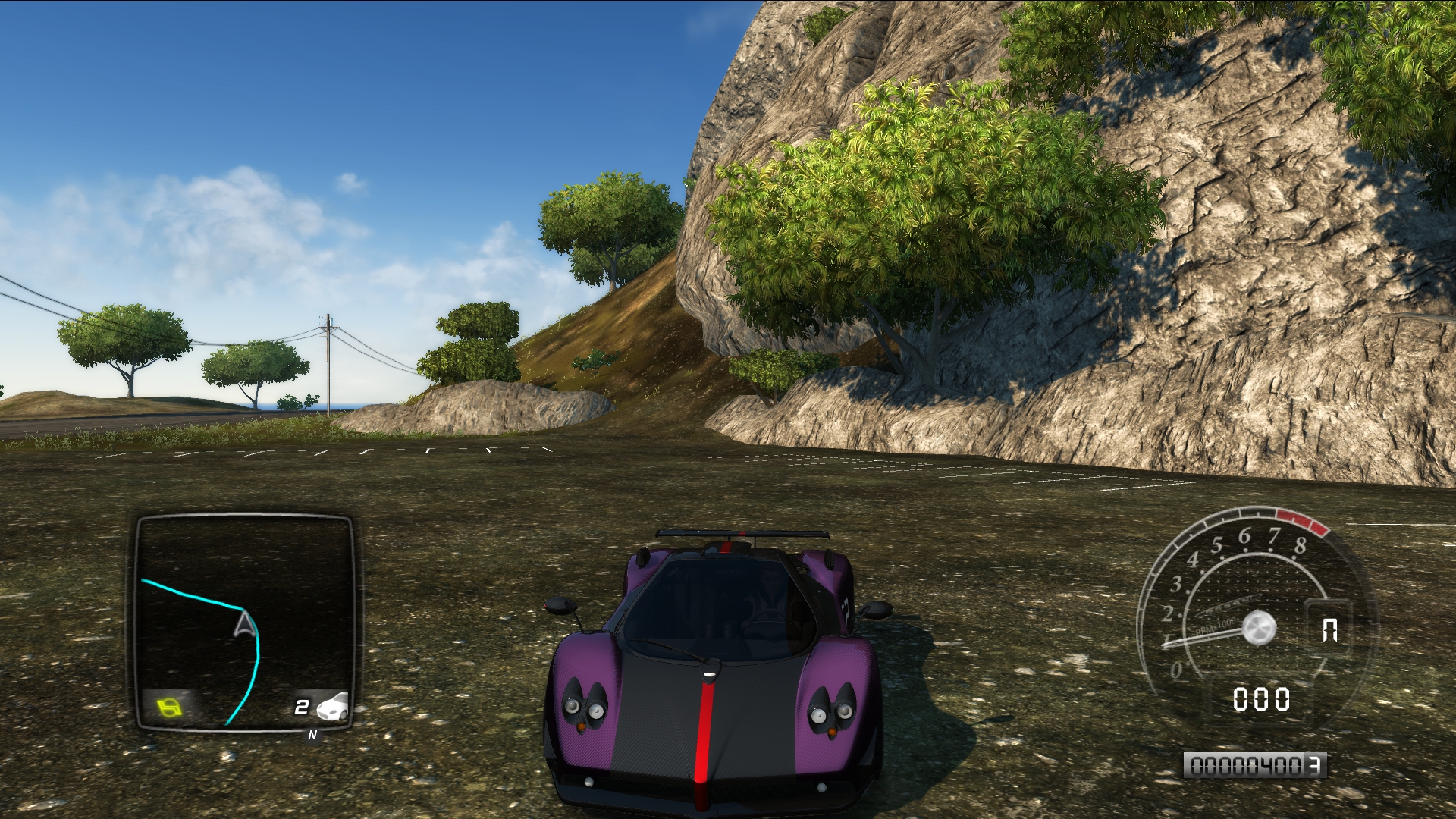Click the N compass marker under the minimap

312,735
